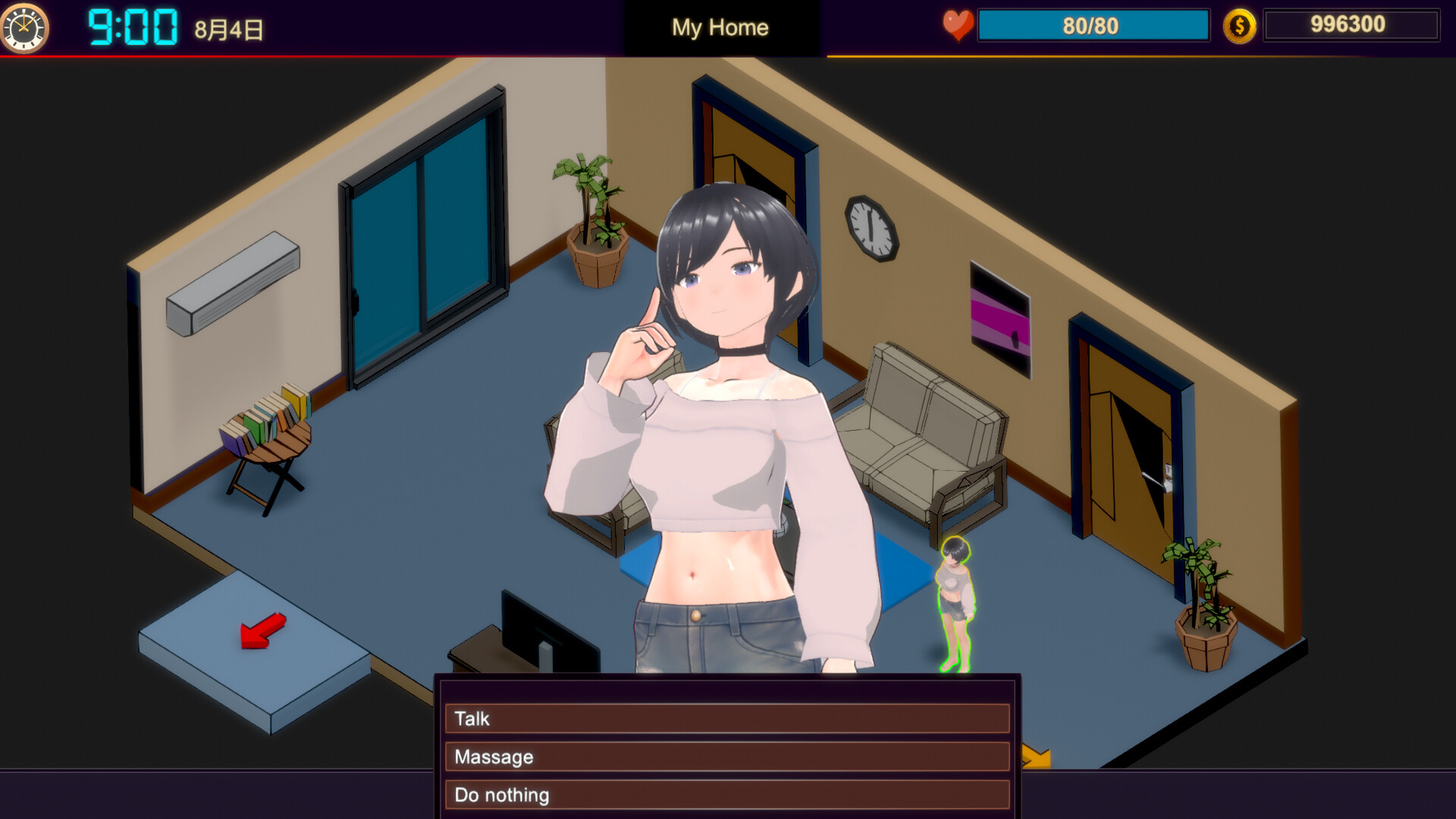Click the red exit arrow marker
Screen dimensions: 1456x819
(x=262, y=631)
